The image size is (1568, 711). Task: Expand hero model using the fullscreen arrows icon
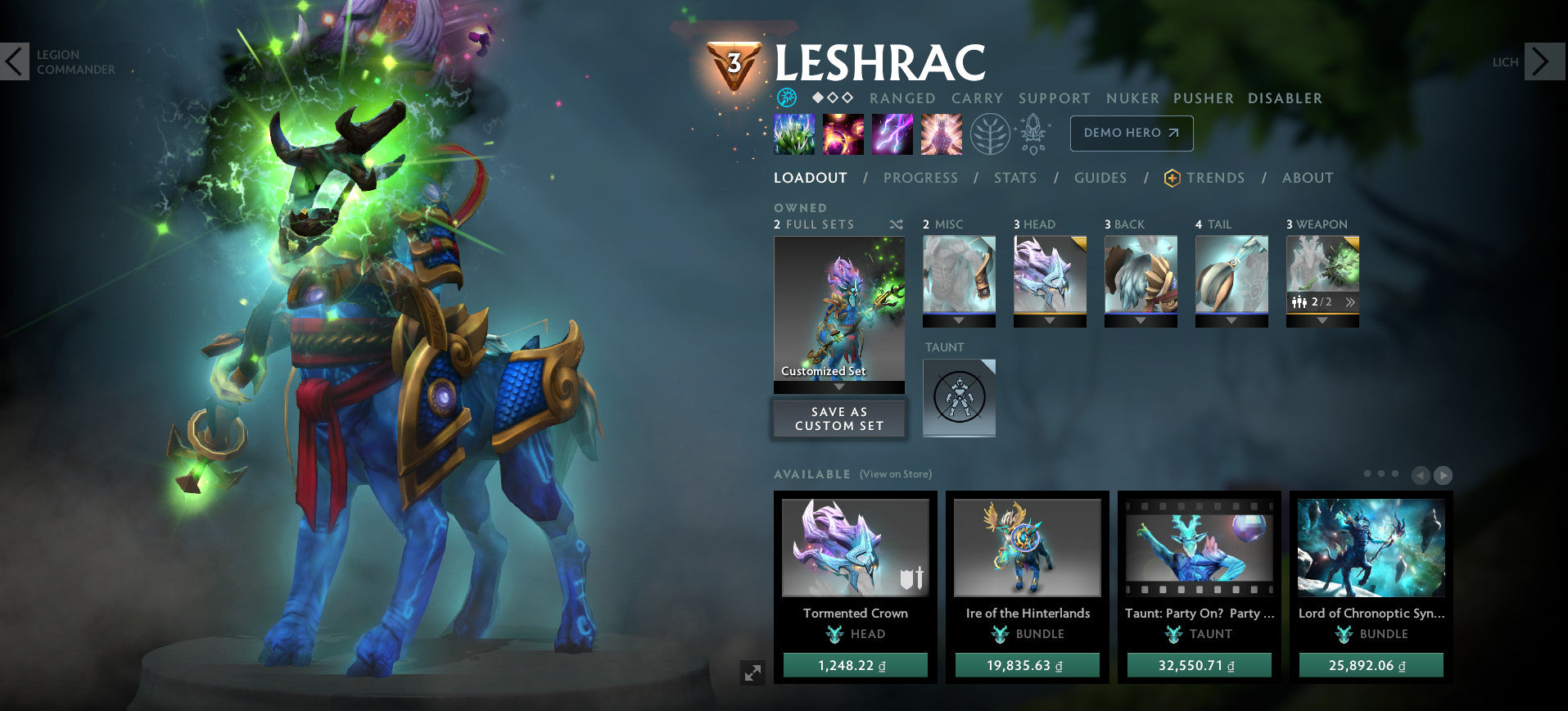tap(753, 673)
